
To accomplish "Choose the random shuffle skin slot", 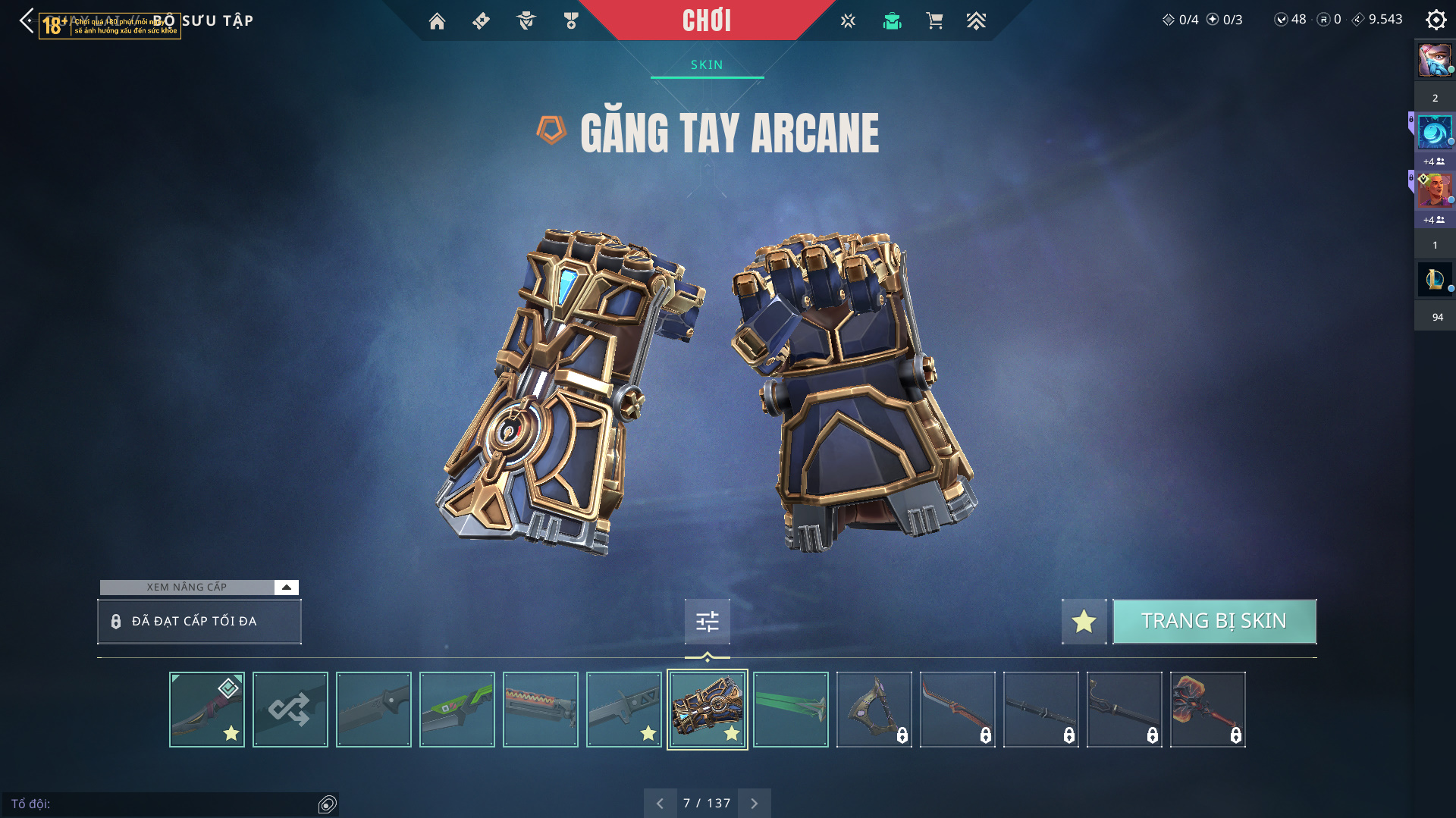I will point(290,710).
